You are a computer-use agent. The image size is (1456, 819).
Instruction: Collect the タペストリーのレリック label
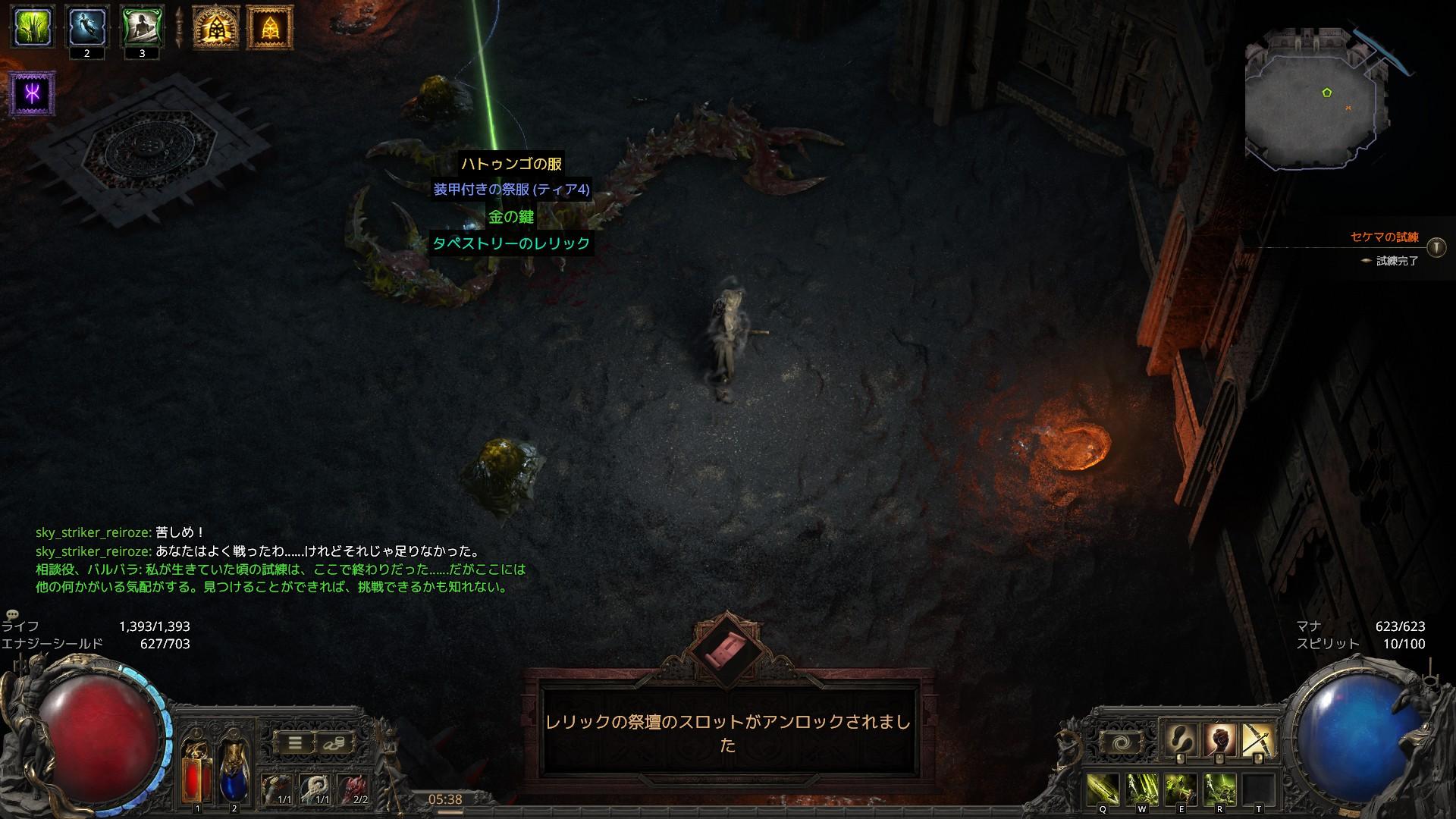coord(511,243)
